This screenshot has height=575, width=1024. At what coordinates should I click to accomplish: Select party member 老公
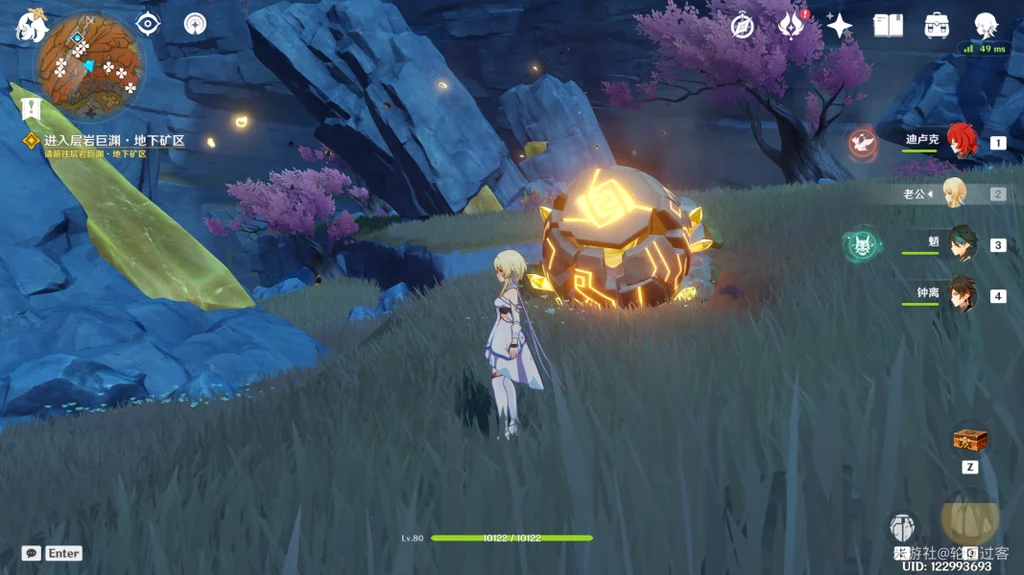coord(956,193)
